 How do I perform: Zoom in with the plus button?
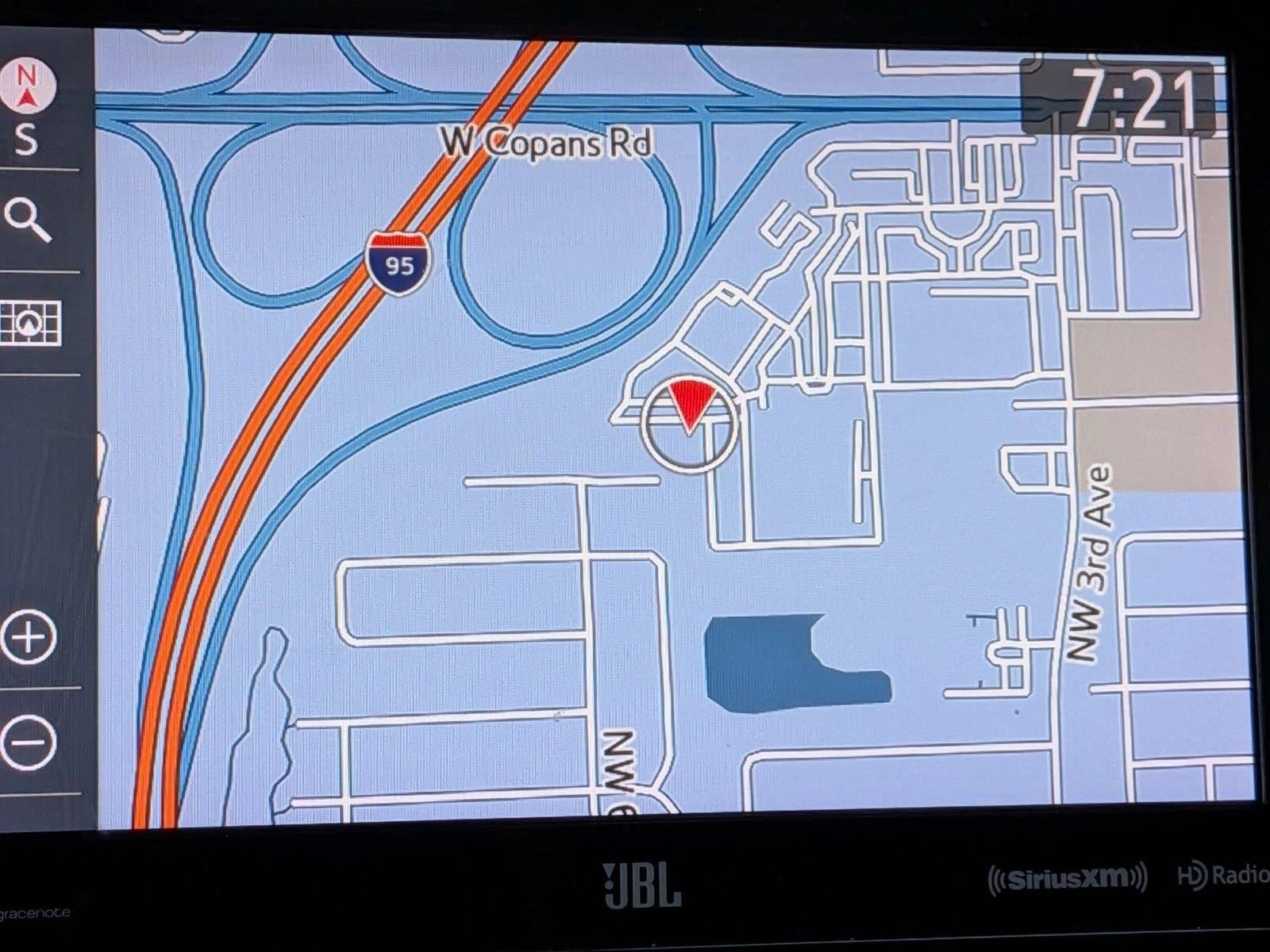(x=29, y=637)
